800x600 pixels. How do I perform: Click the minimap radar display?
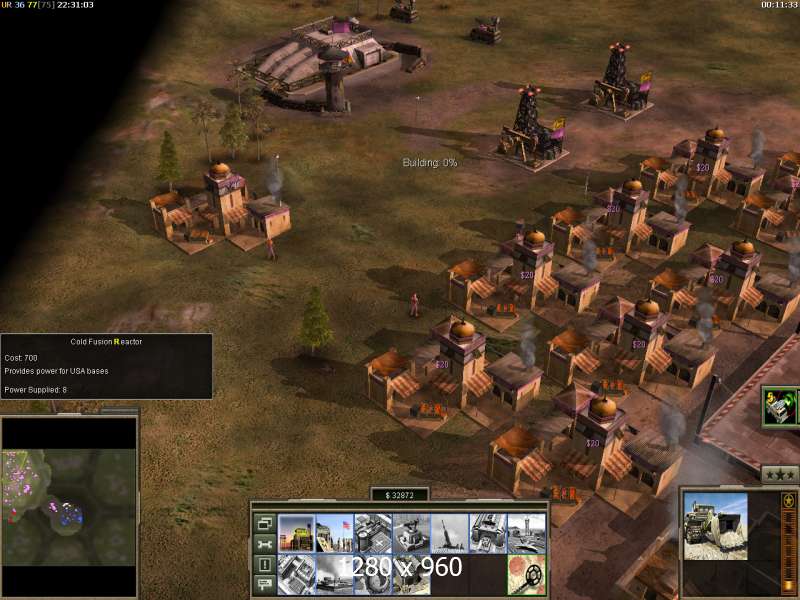69,491
